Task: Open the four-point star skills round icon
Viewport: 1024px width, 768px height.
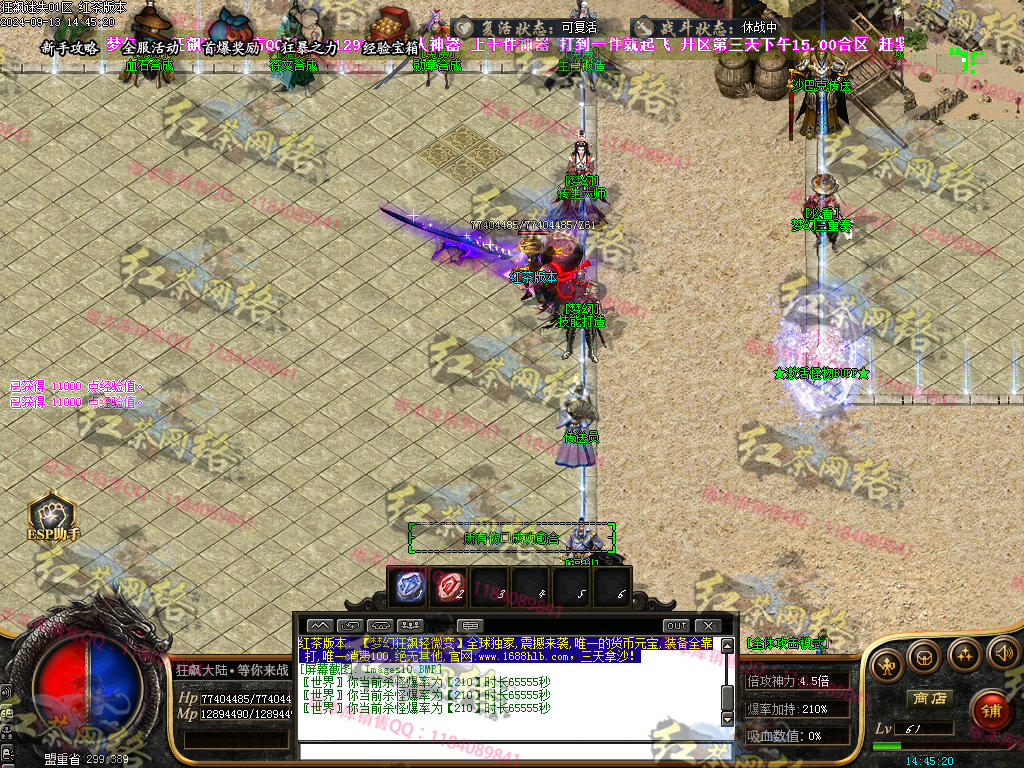Action: click(x=963, y=655)
